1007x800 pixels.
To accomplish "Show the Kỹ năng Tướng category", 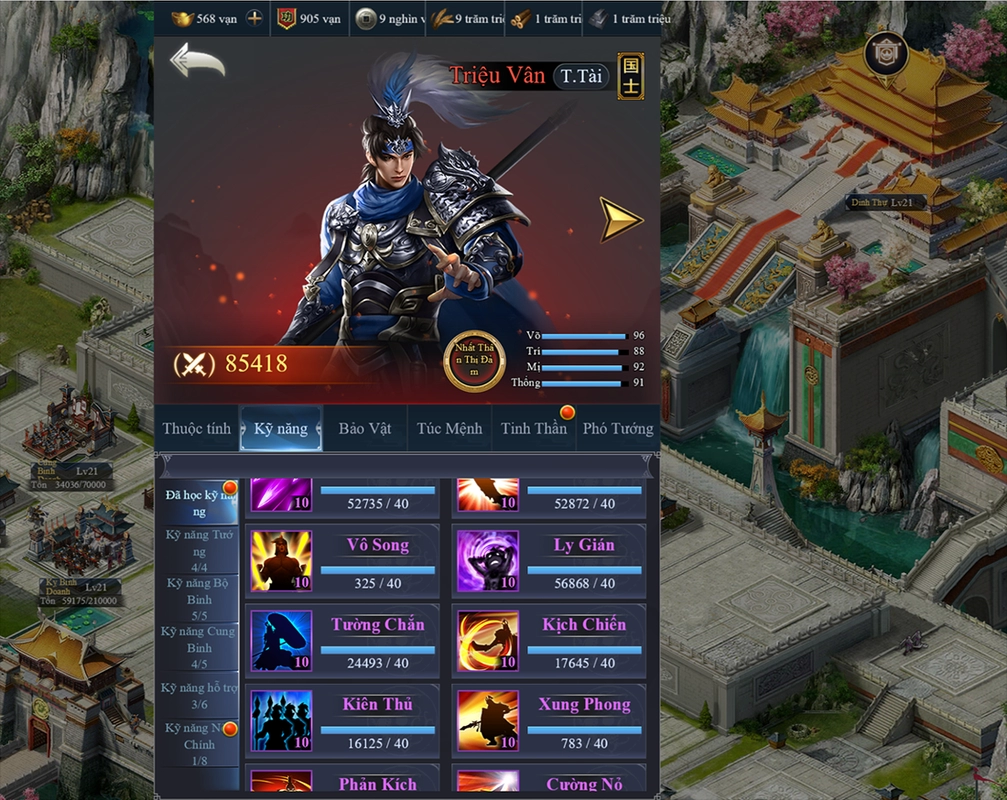I will pyautogui.click(x=199, y=550).
